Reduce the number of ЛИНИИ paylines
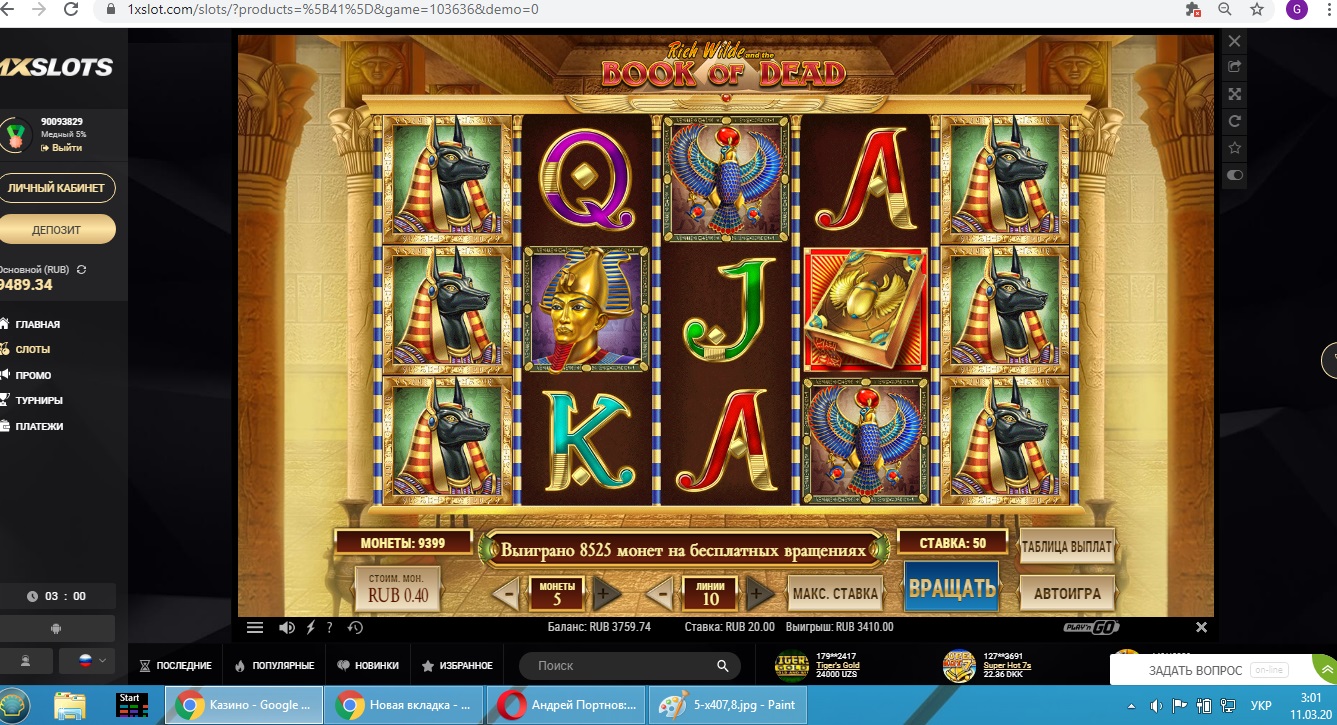The height and width of the screenshot is (725, 1337). (659, 594)
